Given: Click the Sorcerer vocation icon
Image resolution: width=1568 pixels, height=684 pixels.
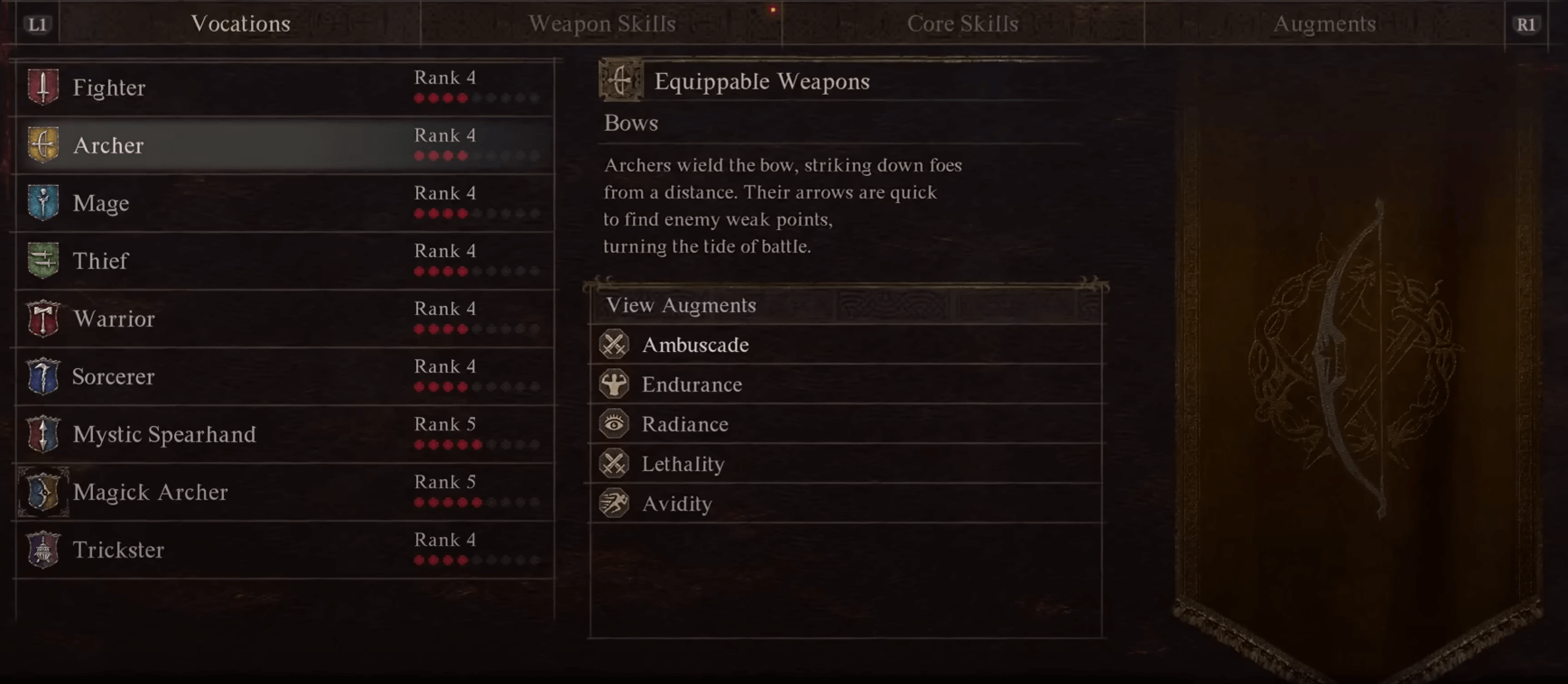Looking at the screenshot, I should (x=42, y=376).
